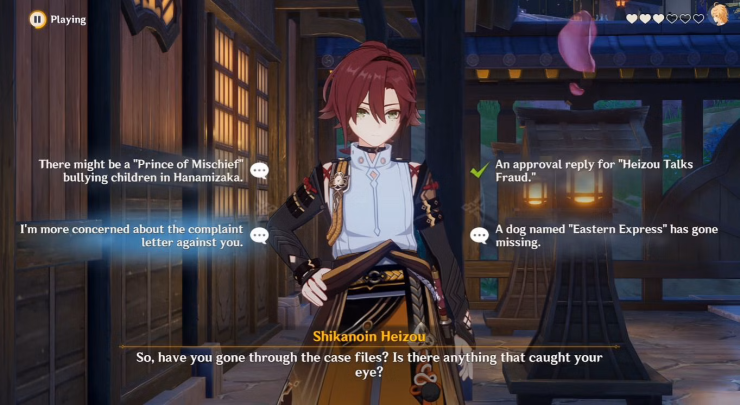Screen dimensions: 740x405
Task: Pause the dialogue auto-play button
Action: (37, 18)
